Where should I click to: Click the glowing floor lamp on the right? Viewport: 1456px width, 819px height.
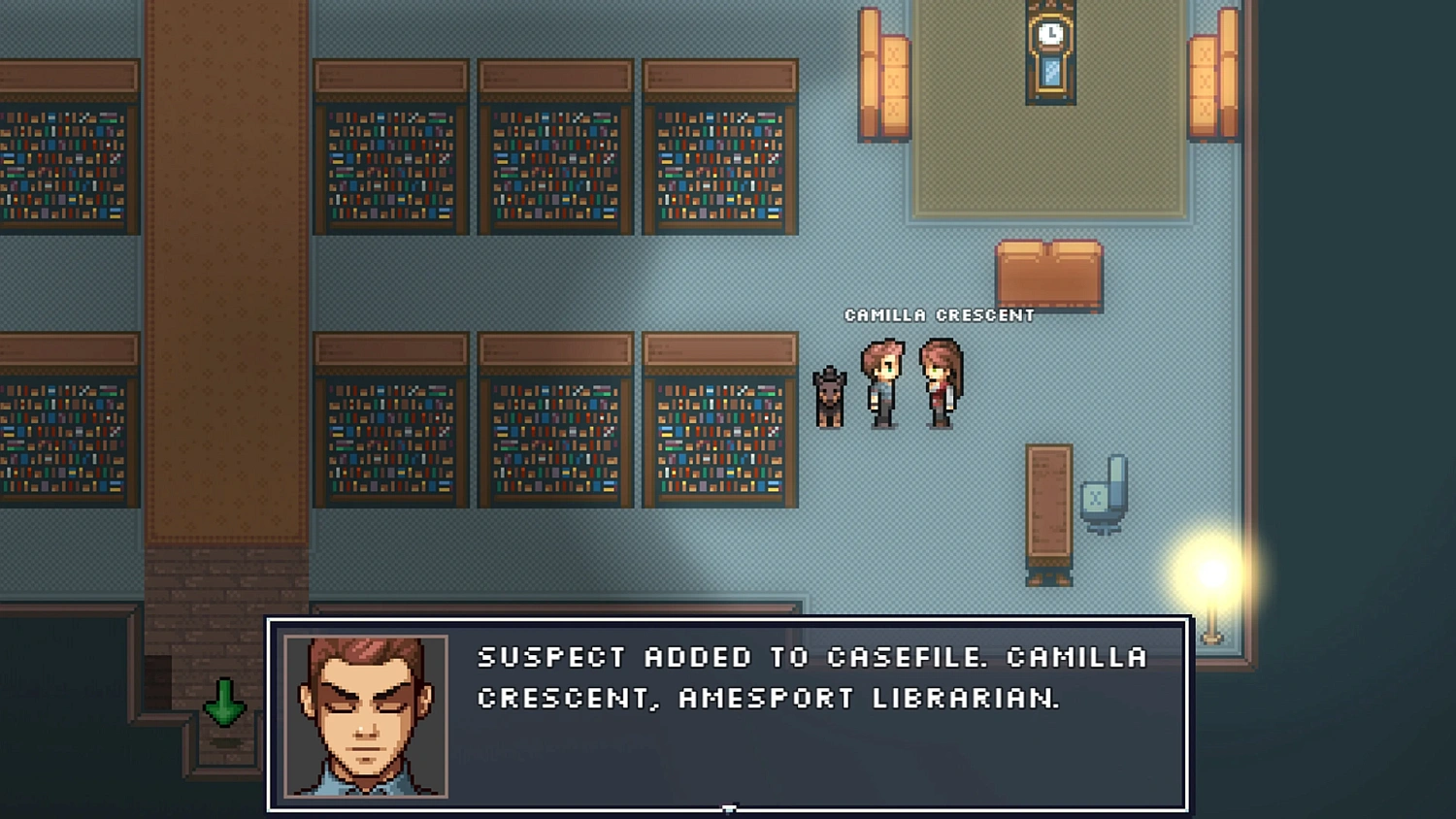1210,582
